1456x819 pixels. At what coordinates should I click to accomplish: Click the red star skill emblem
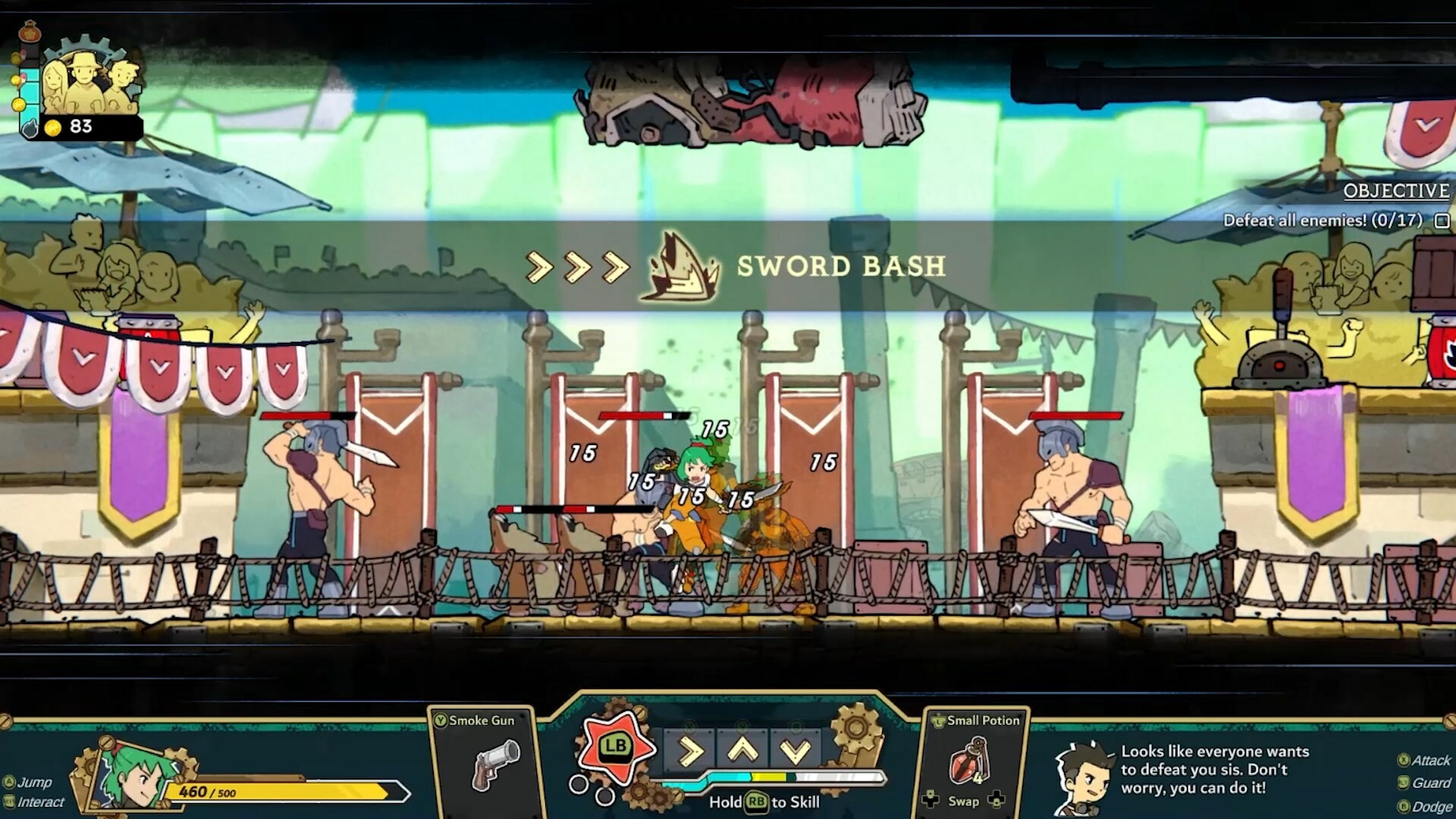click(615, 747)
